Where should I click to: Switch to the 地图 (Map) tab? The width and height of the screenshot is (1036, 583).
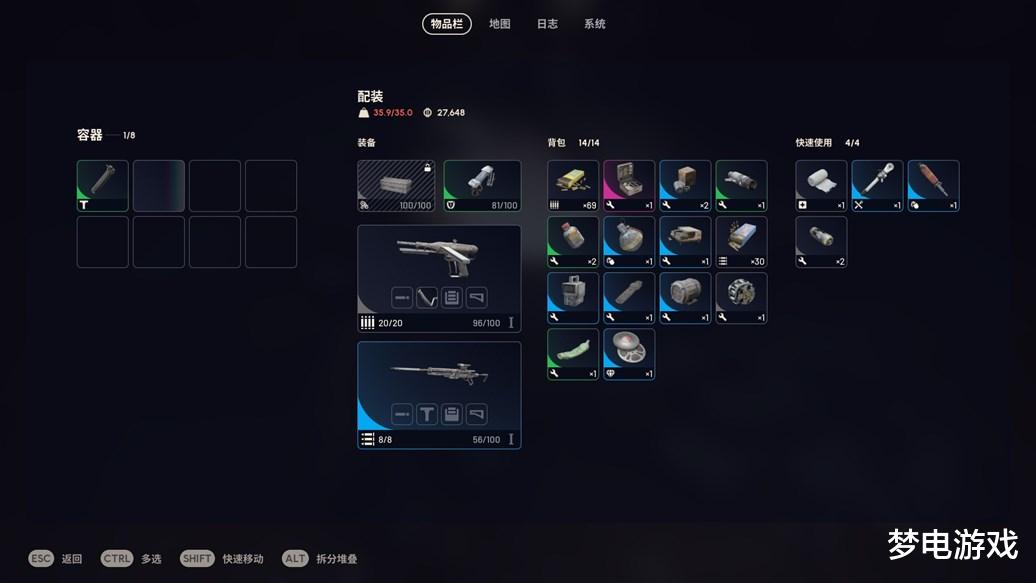[x=499, y=24]
